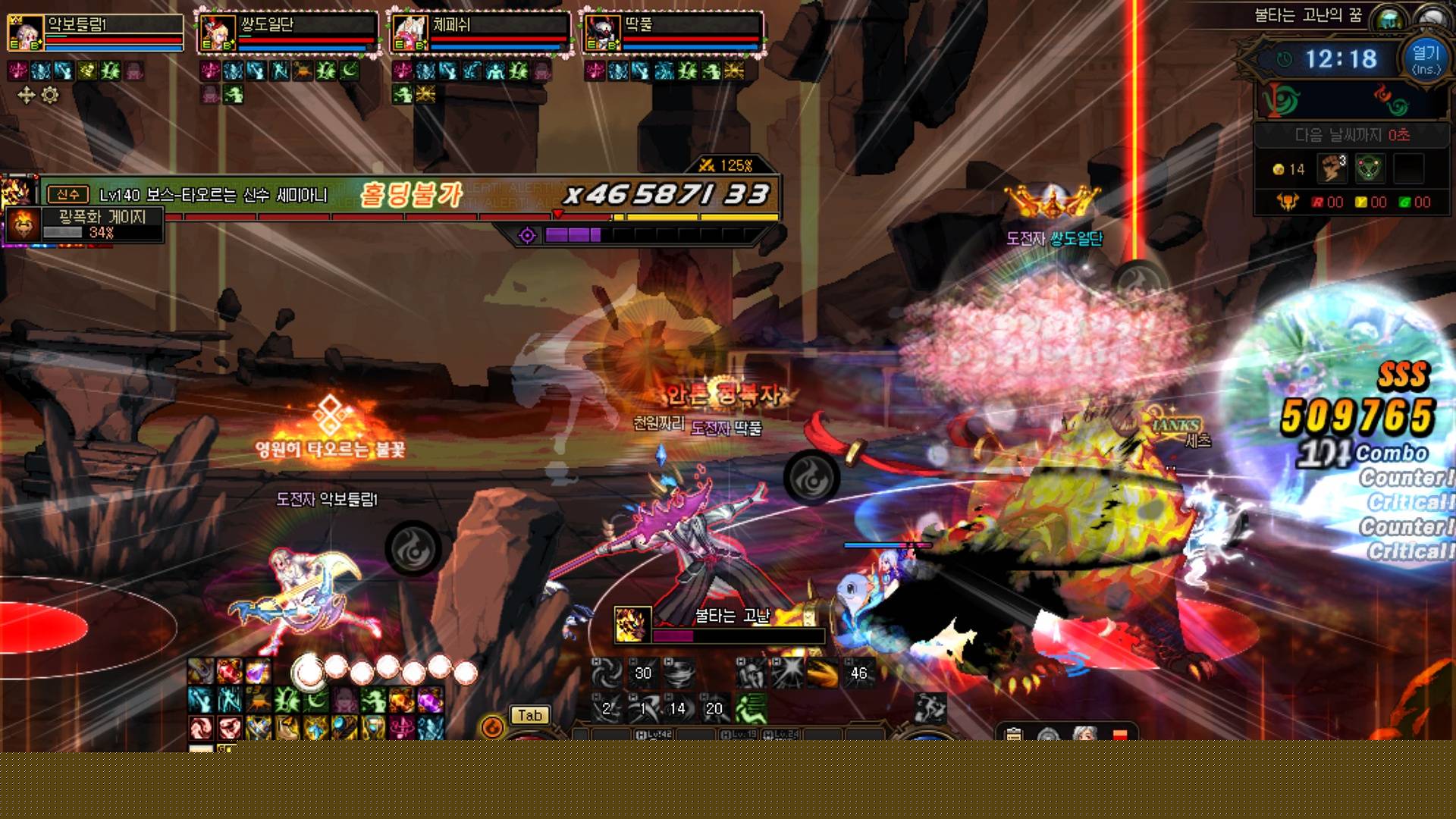Click the green shield emblem icon

[1370, 168]
